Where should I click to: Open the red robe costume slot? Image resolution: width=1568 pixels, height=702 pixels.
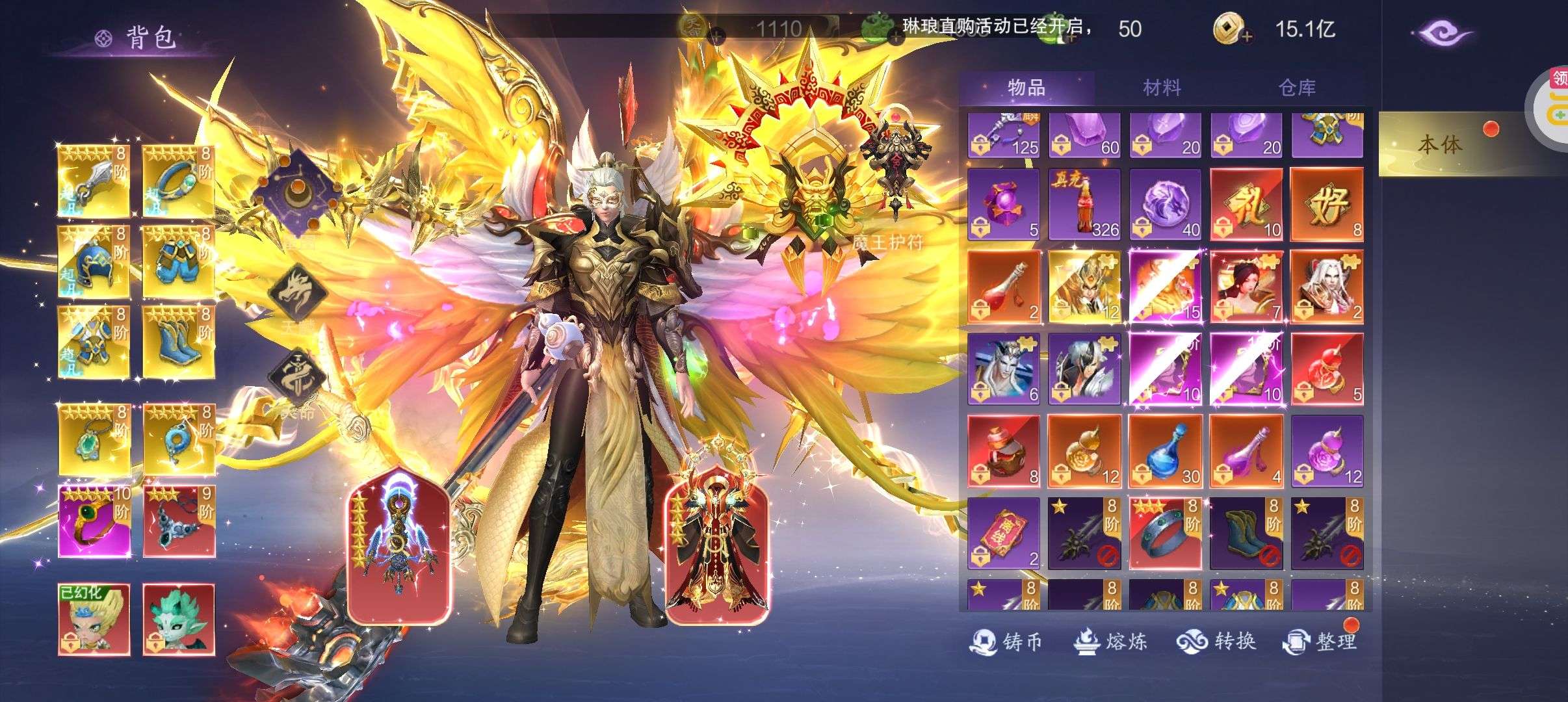(x=717, y=546)
